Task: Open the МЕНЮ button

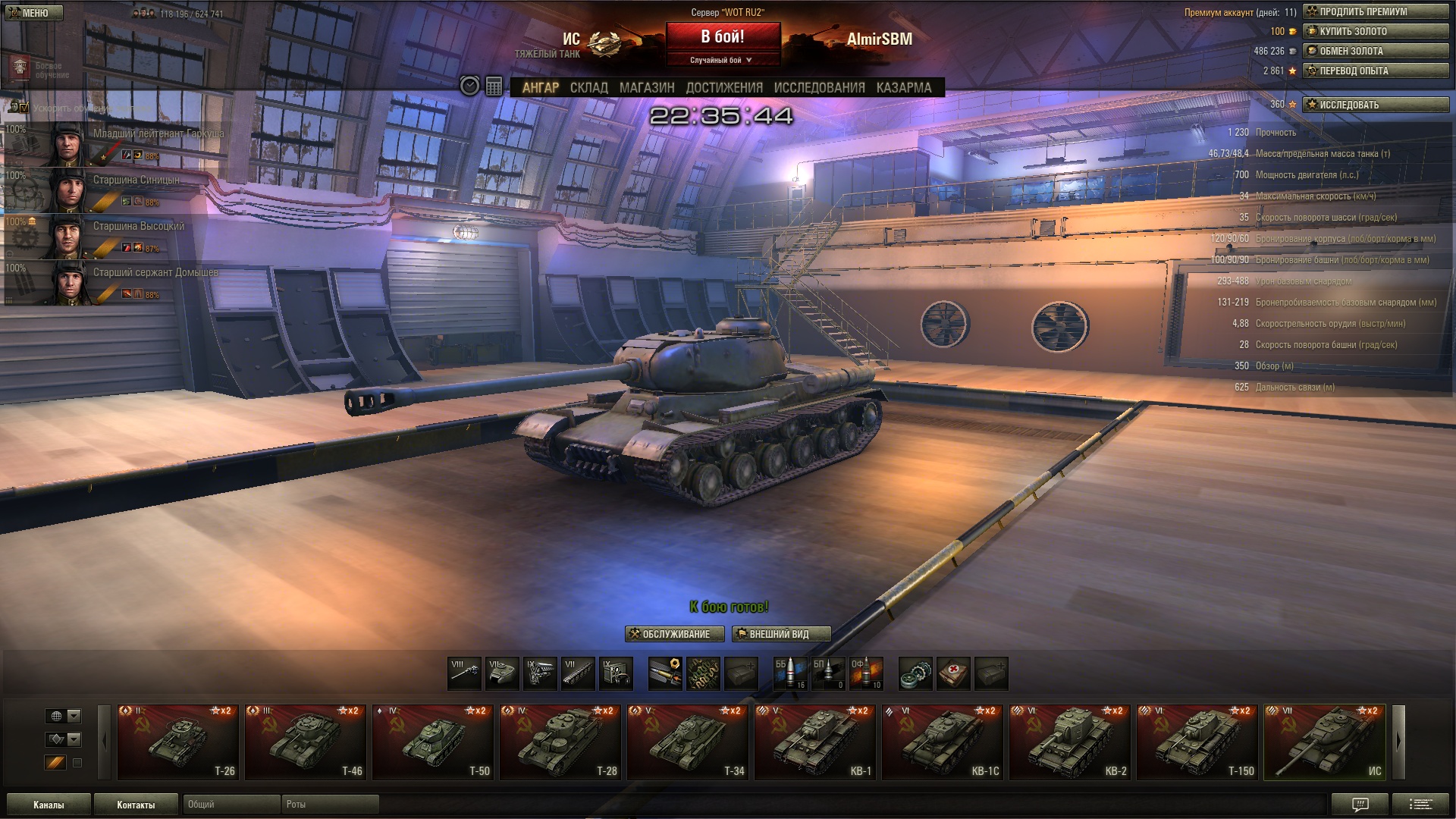Action: (x=33, y=13)
